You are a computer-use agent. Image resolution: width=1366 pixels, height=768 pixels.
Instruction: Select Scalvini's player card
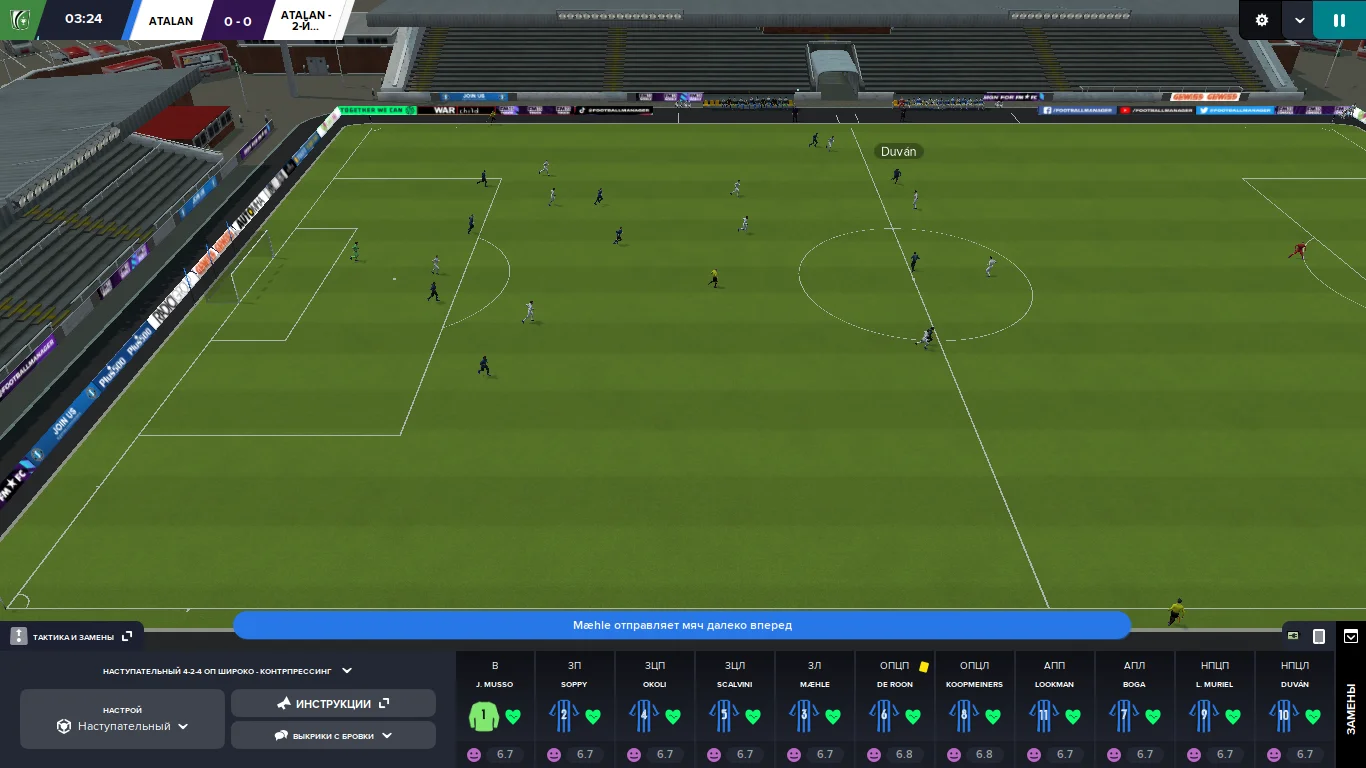click(734, 708)
